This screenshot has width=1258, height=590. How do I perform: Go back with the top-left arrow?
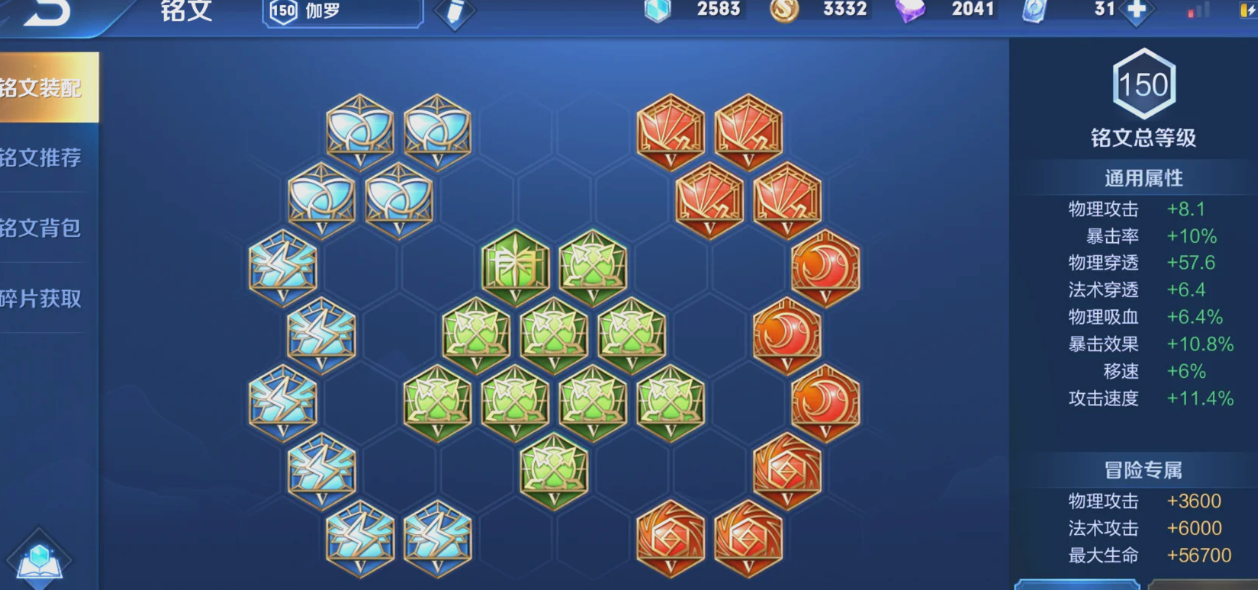pos(44,12)
